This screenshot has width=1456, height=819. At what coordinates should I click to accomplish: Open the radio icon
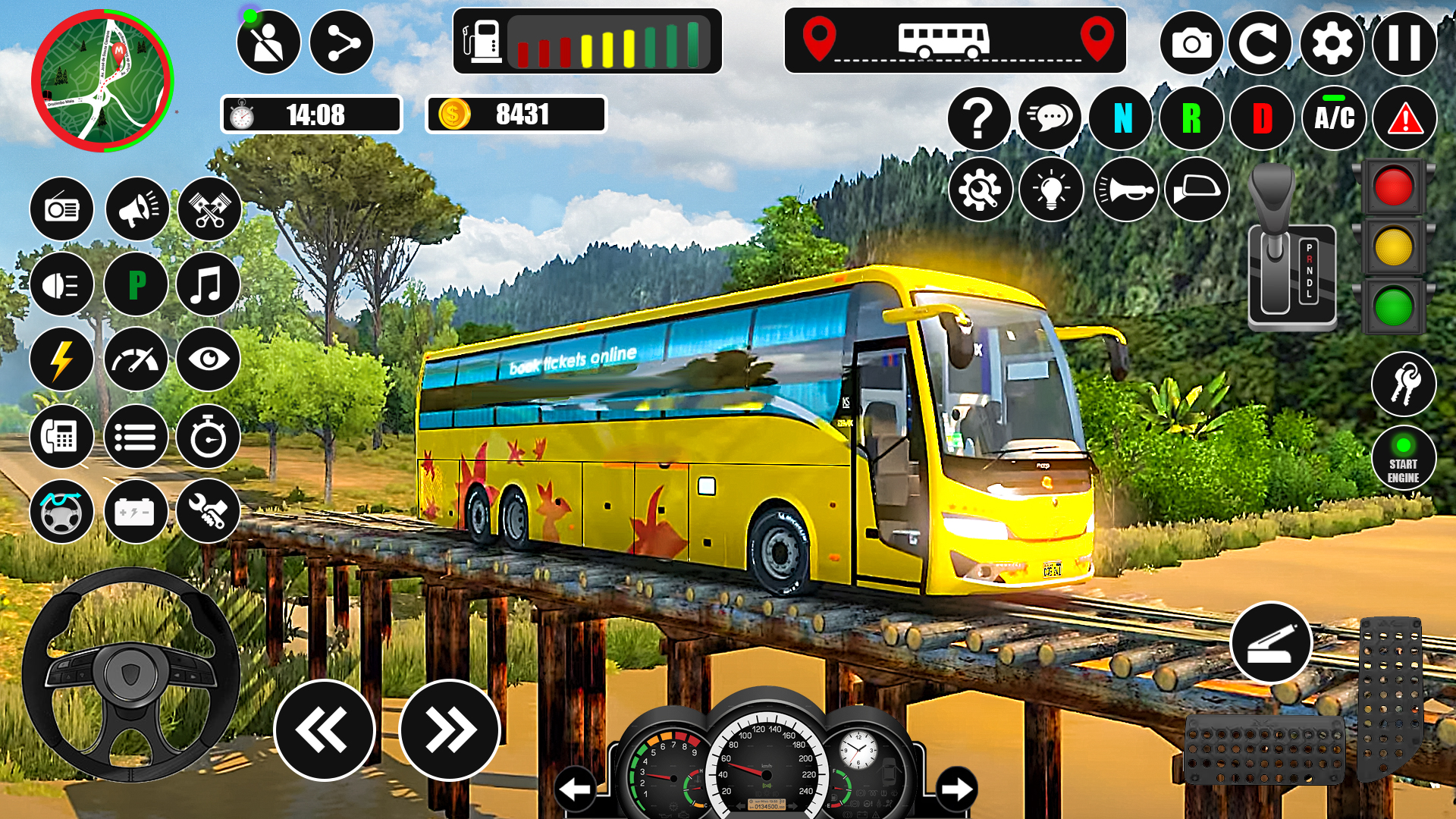pyautogui.click(x=63, y=209)
